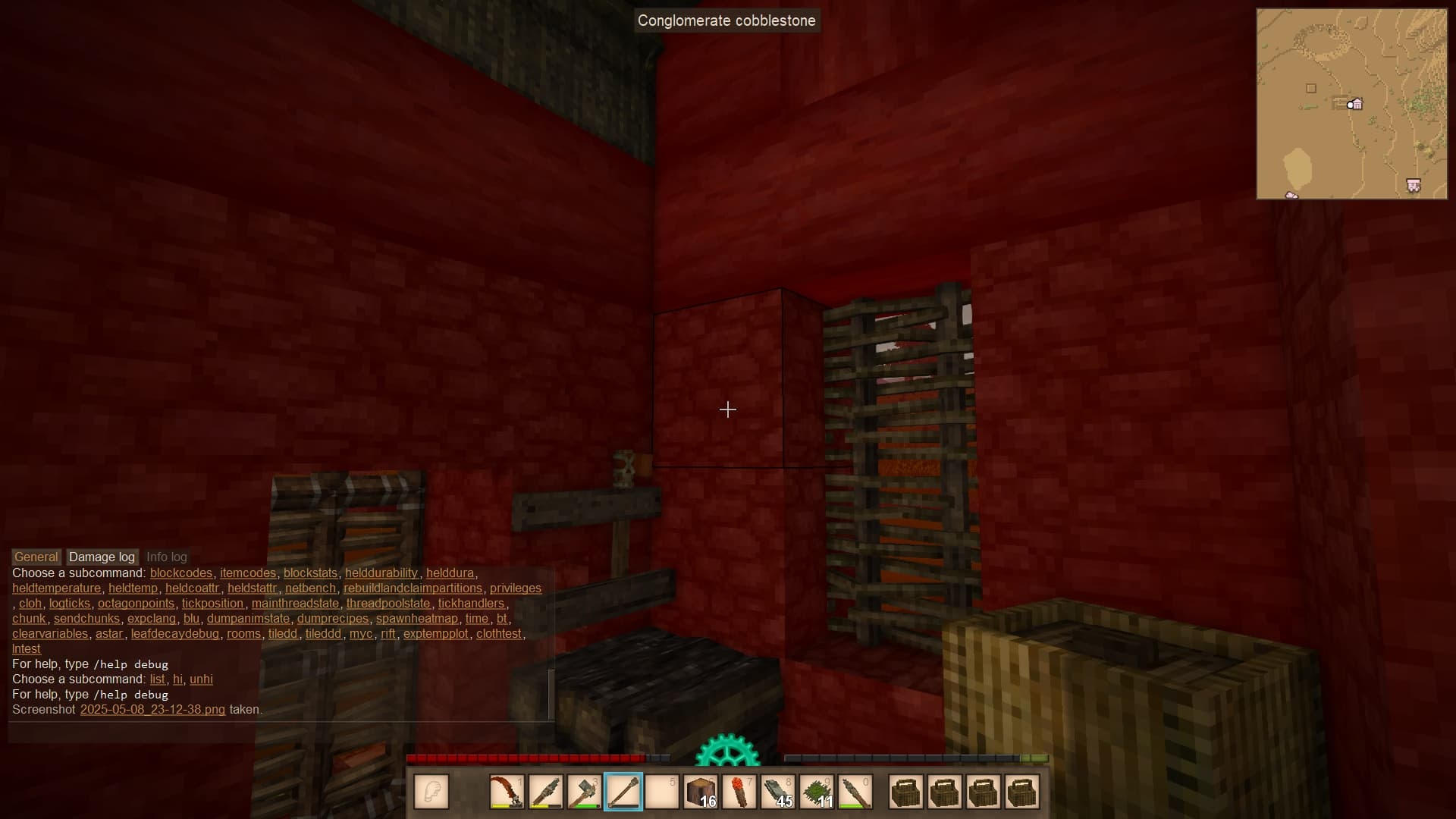The height and width of the screenshot is (819, 1456).
Task: Select the empty hotbar slot 5
Action: coord(662,792)
